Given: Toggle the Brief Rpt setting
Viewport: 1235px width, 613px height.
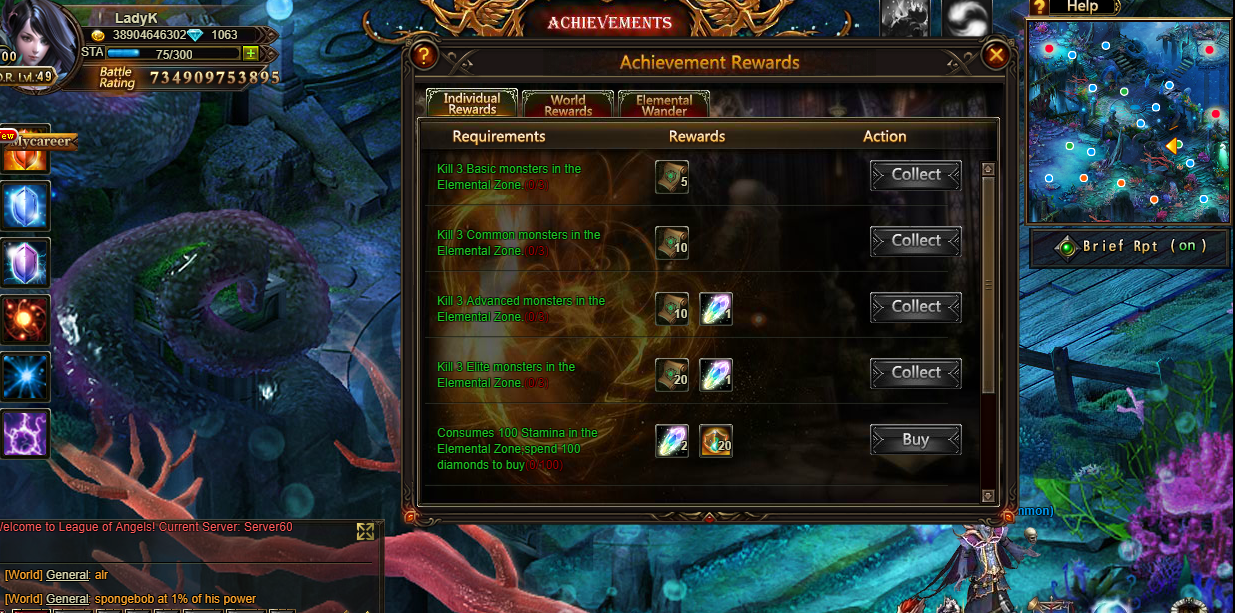Looking at the screenshot, I should pyautogui.click(x=1131, y=246).
